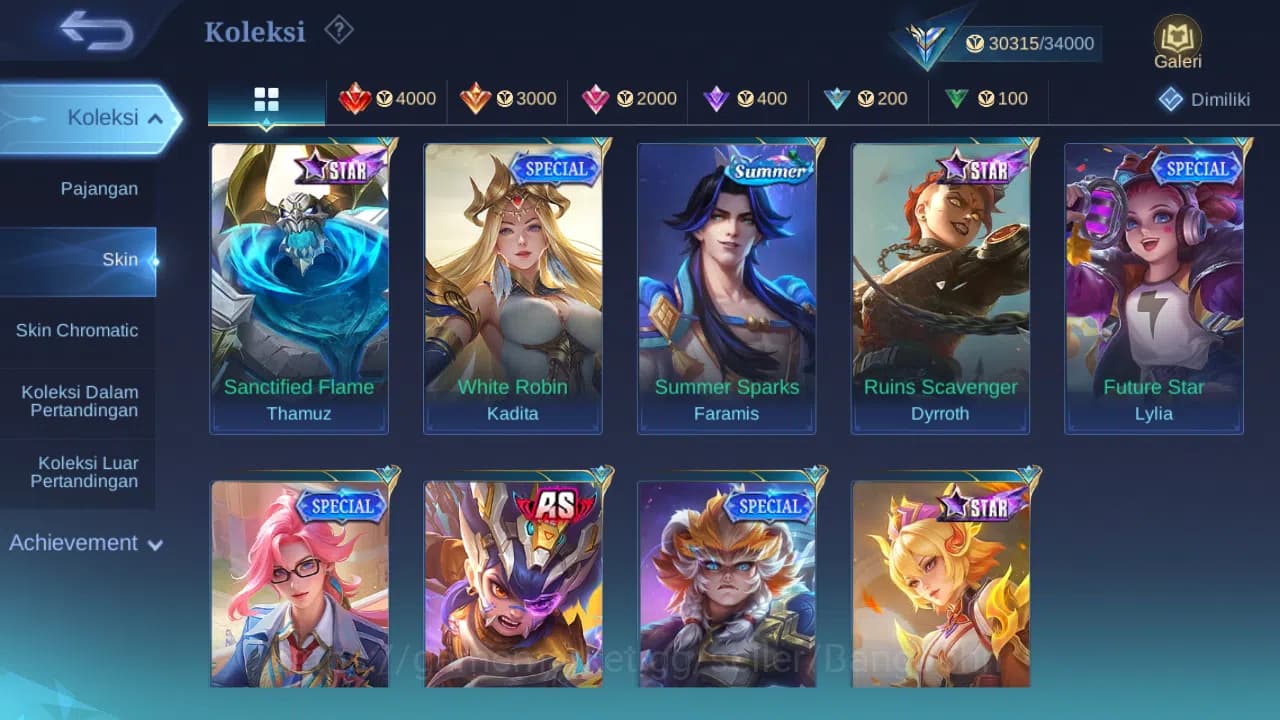1280x720 pixels.
Task: Open the Sanctified Flame Thamuz skin card
Action: pyautogui.click(x=299, y=280)
